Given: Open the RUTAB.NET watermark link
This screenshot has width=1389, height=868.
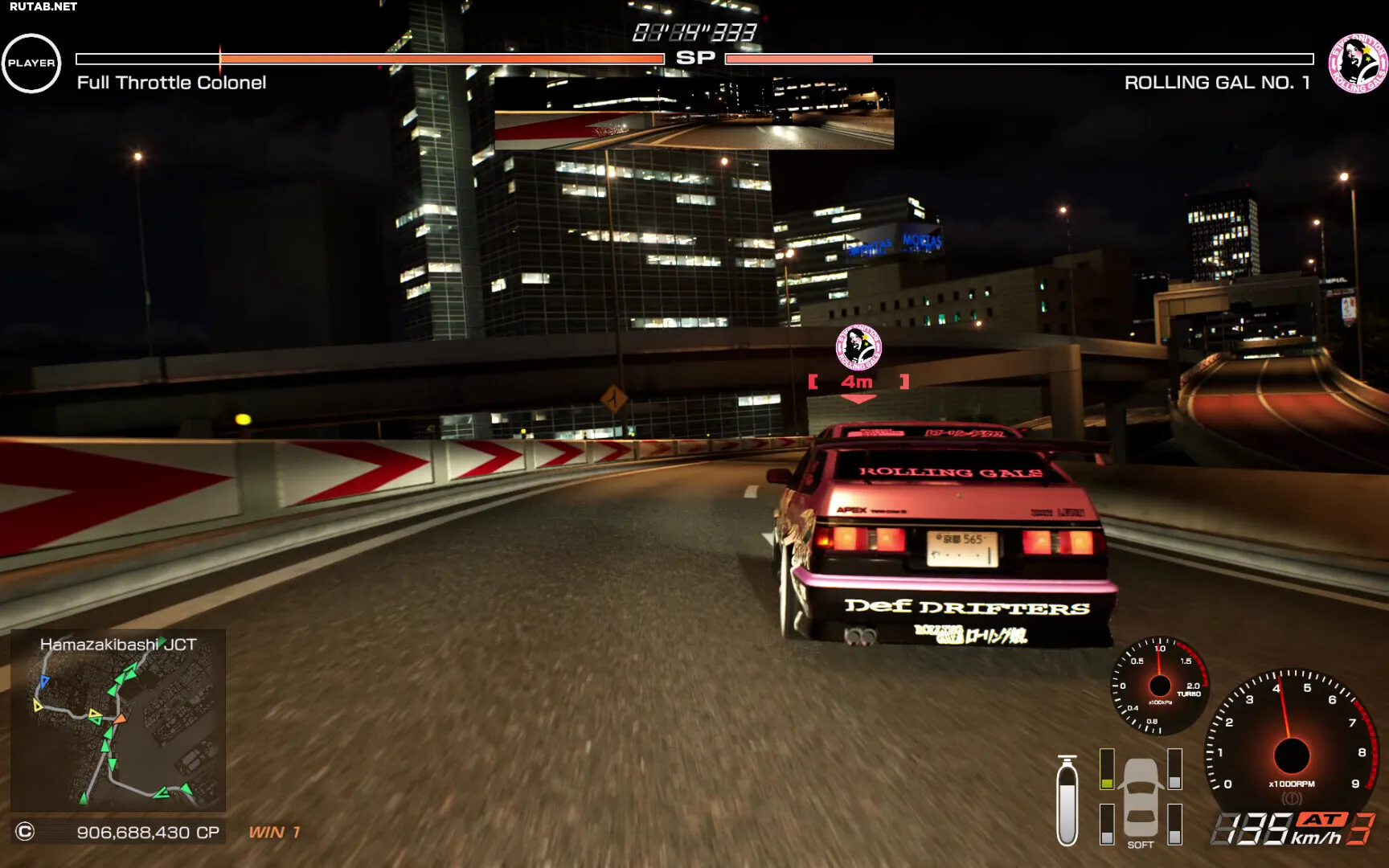Looking at the screenshot, I should coord(42,6).
